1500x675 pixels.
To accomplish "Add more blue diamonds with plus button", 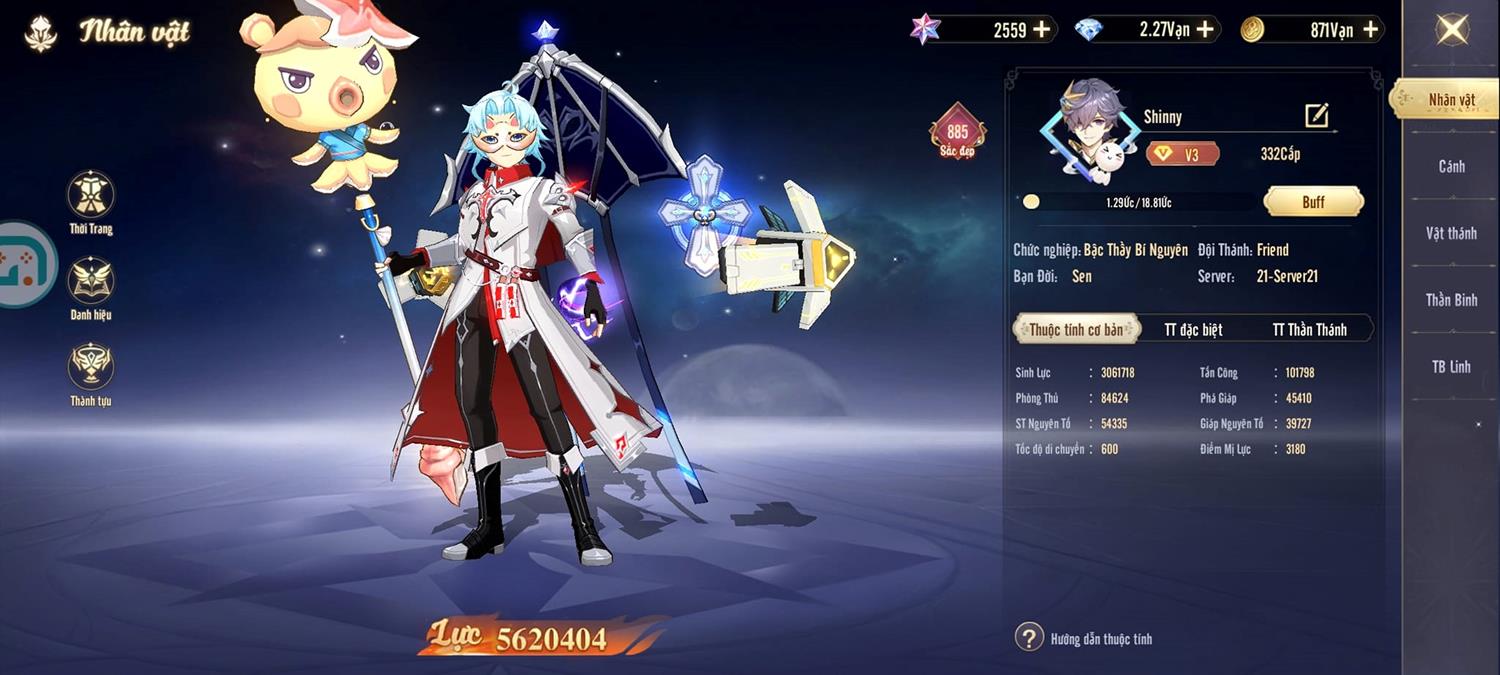I will pyautogui.click(x=1205, y=30).
